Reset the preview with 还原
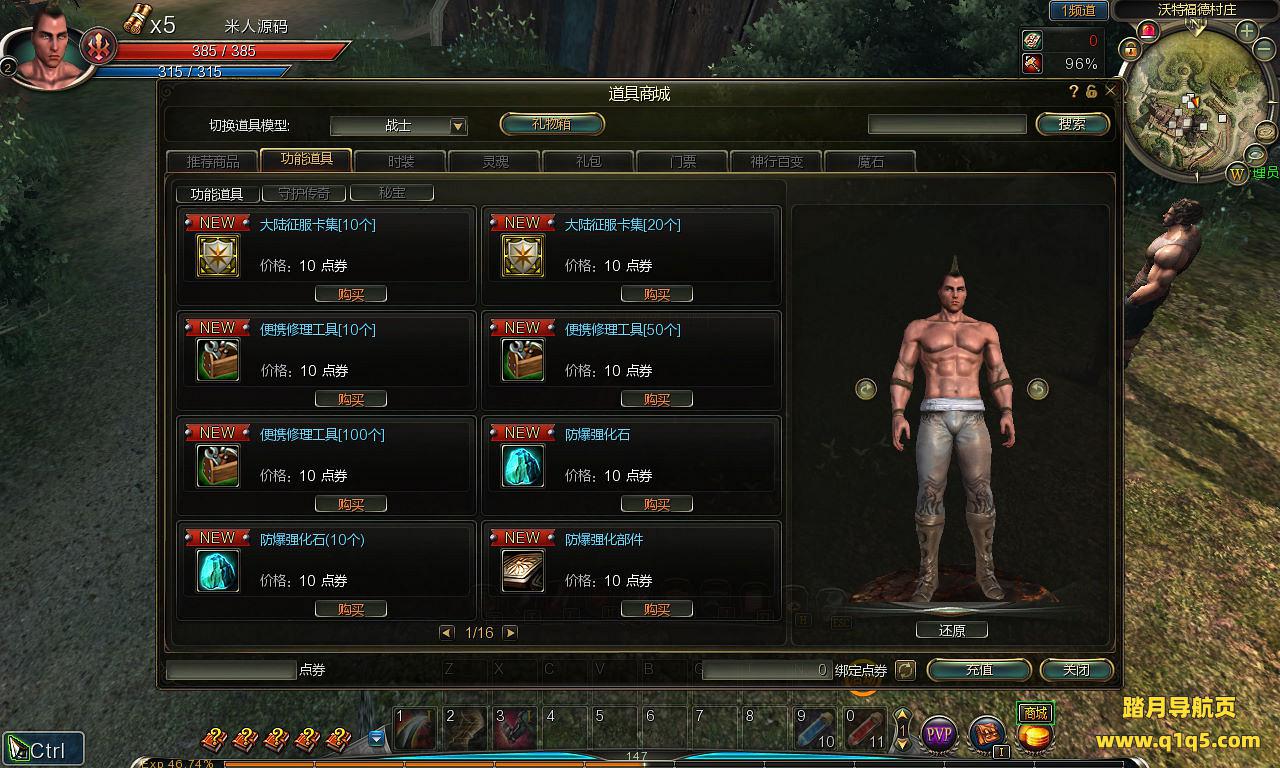Viewport: 1280px width, 768px height. pos(951,630)
